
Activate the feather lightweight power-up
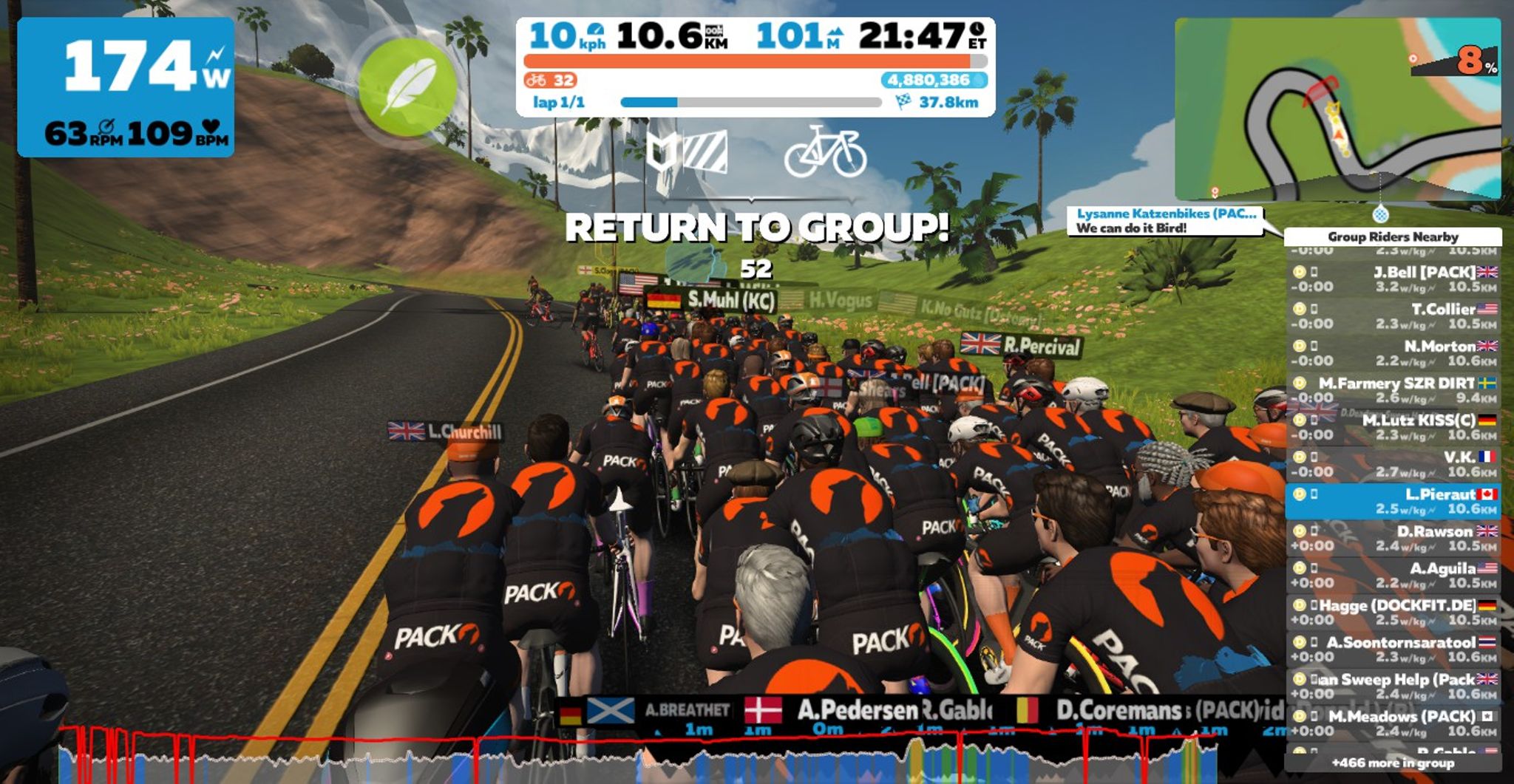pyautogui.click(x=407, y=87)
